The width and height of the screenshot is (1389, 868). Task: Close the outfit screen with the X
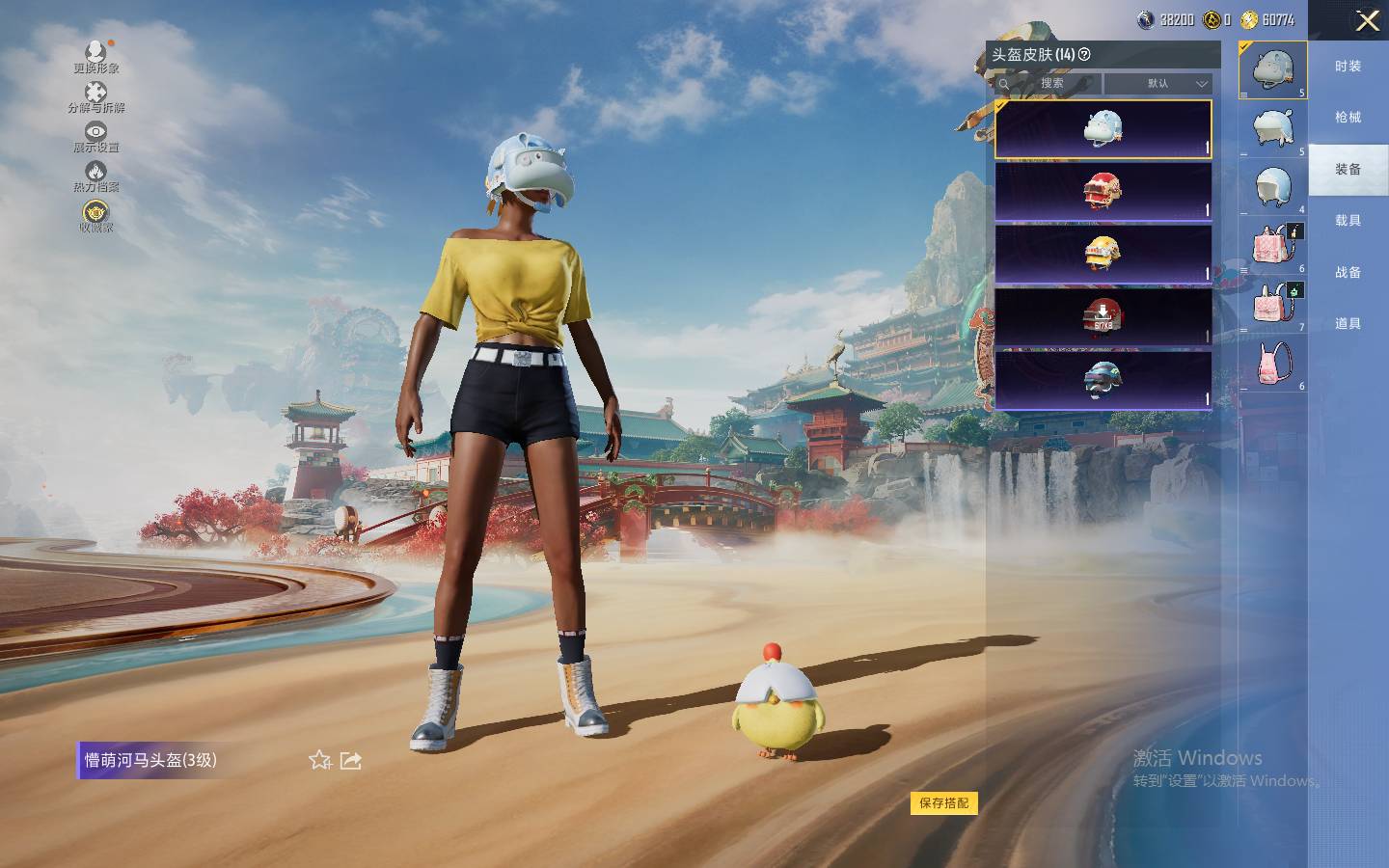click(x=1367, y=21)
